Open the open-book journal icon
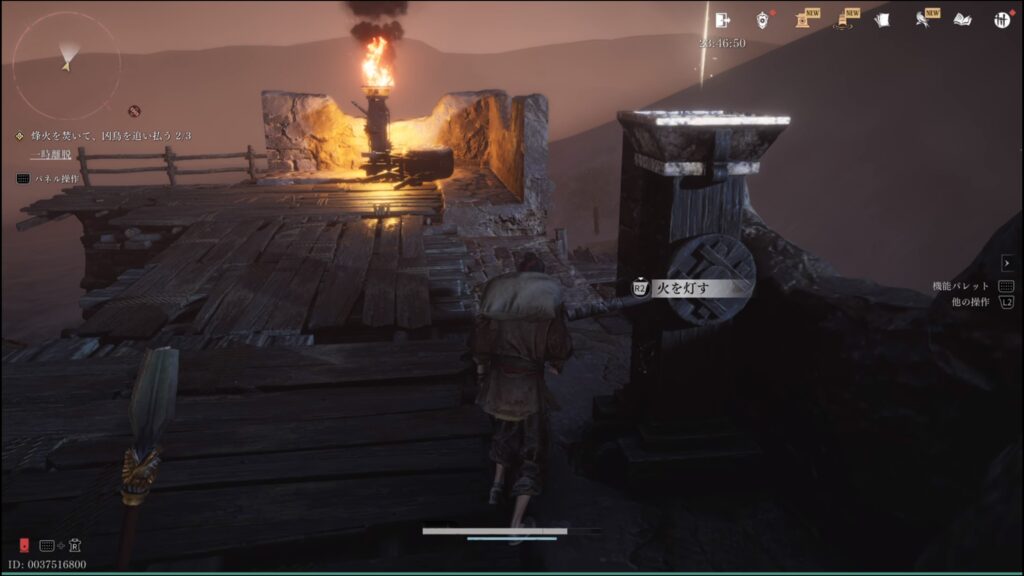 (963, 20)
